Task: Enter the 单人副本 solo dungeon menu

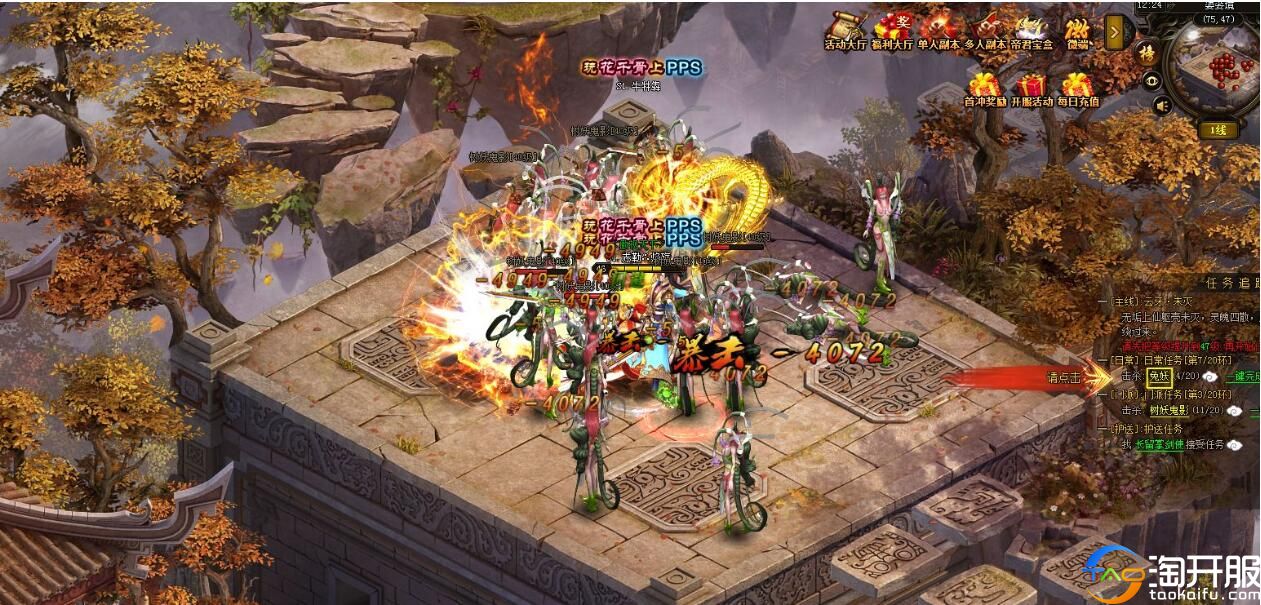Action: [939, 30]
